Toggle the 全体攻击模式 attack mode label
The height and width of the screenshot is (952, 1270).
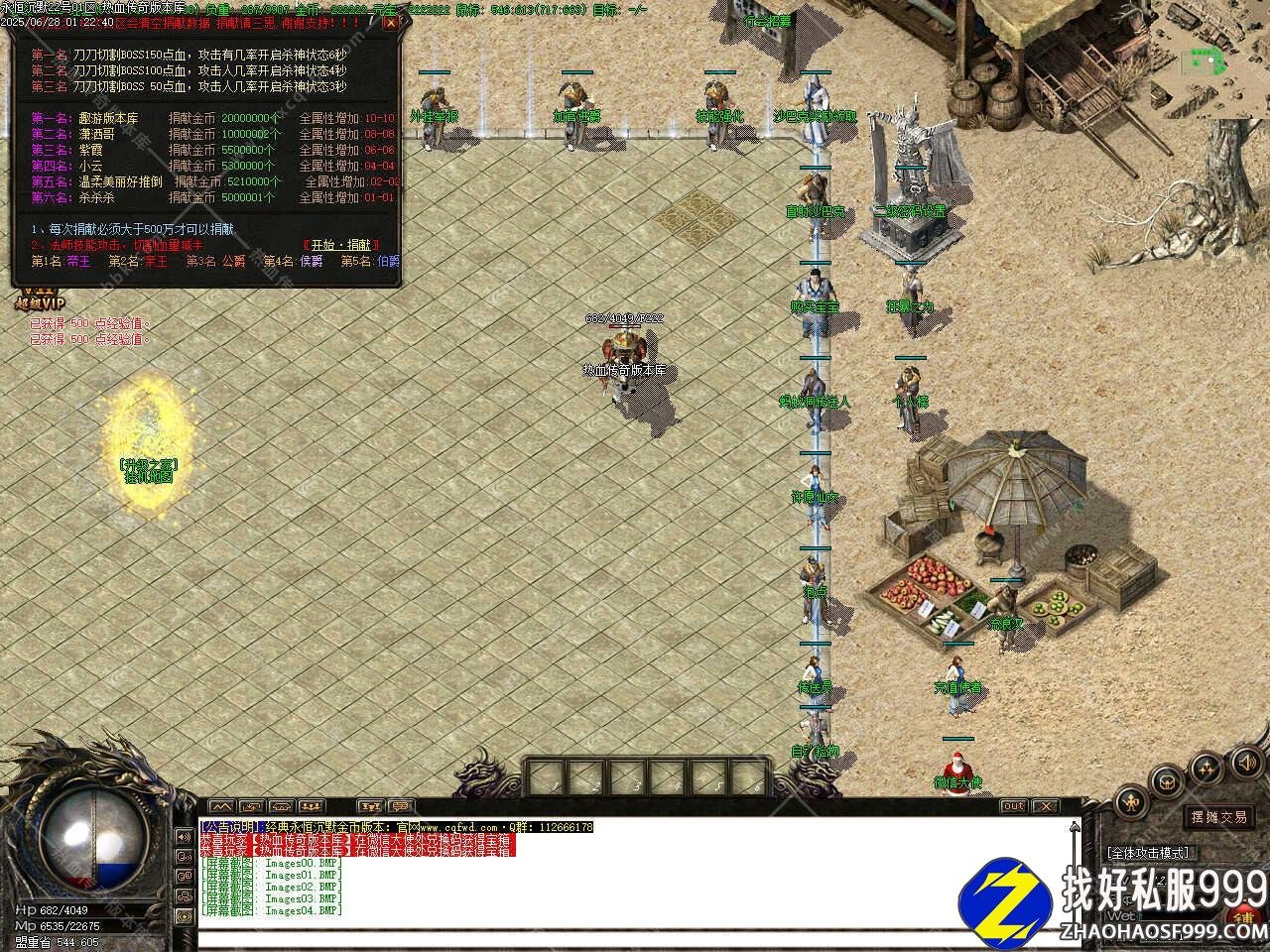(1148, 852)
